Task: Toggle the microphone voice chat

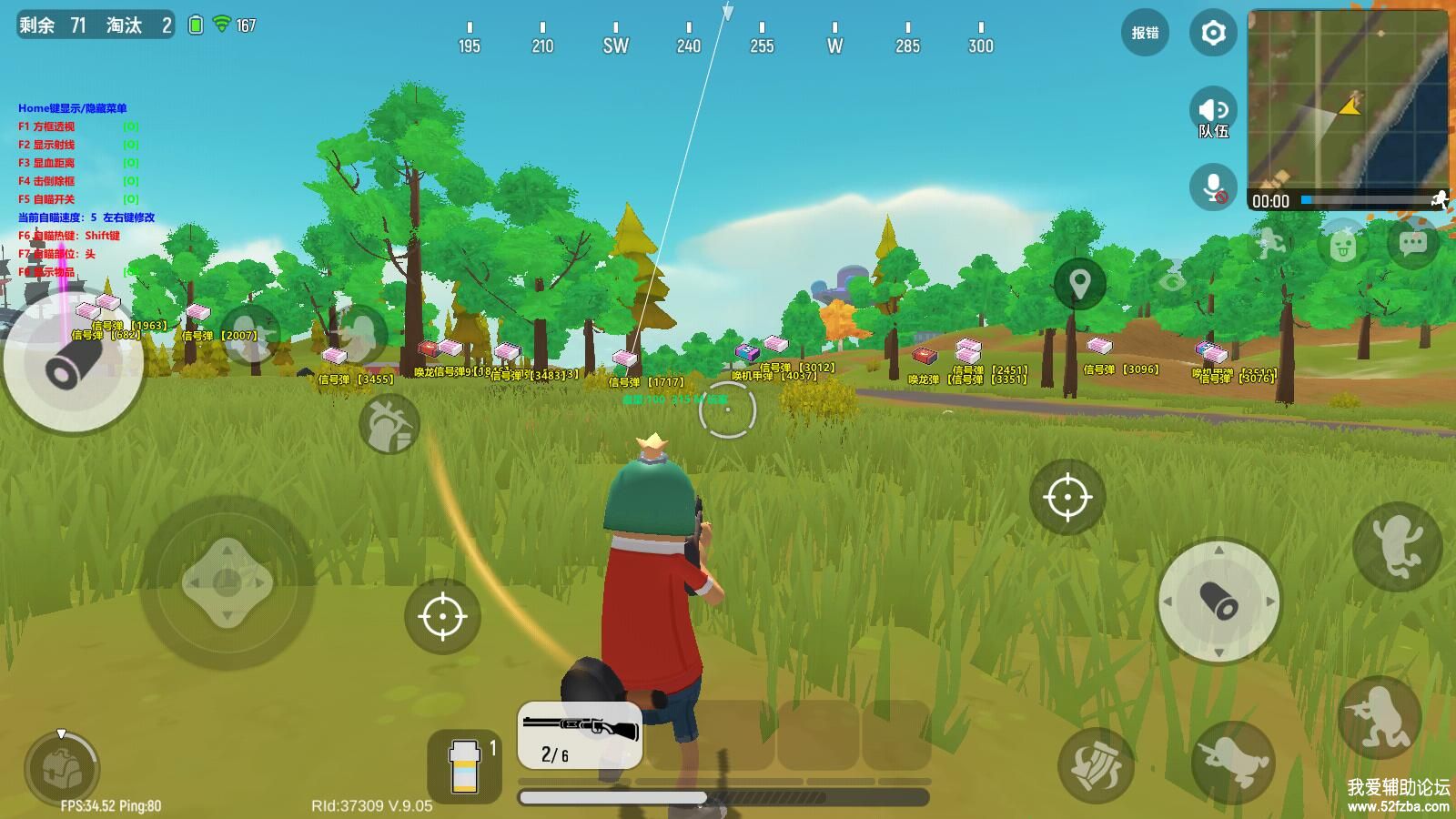Action: point(1213,187)
